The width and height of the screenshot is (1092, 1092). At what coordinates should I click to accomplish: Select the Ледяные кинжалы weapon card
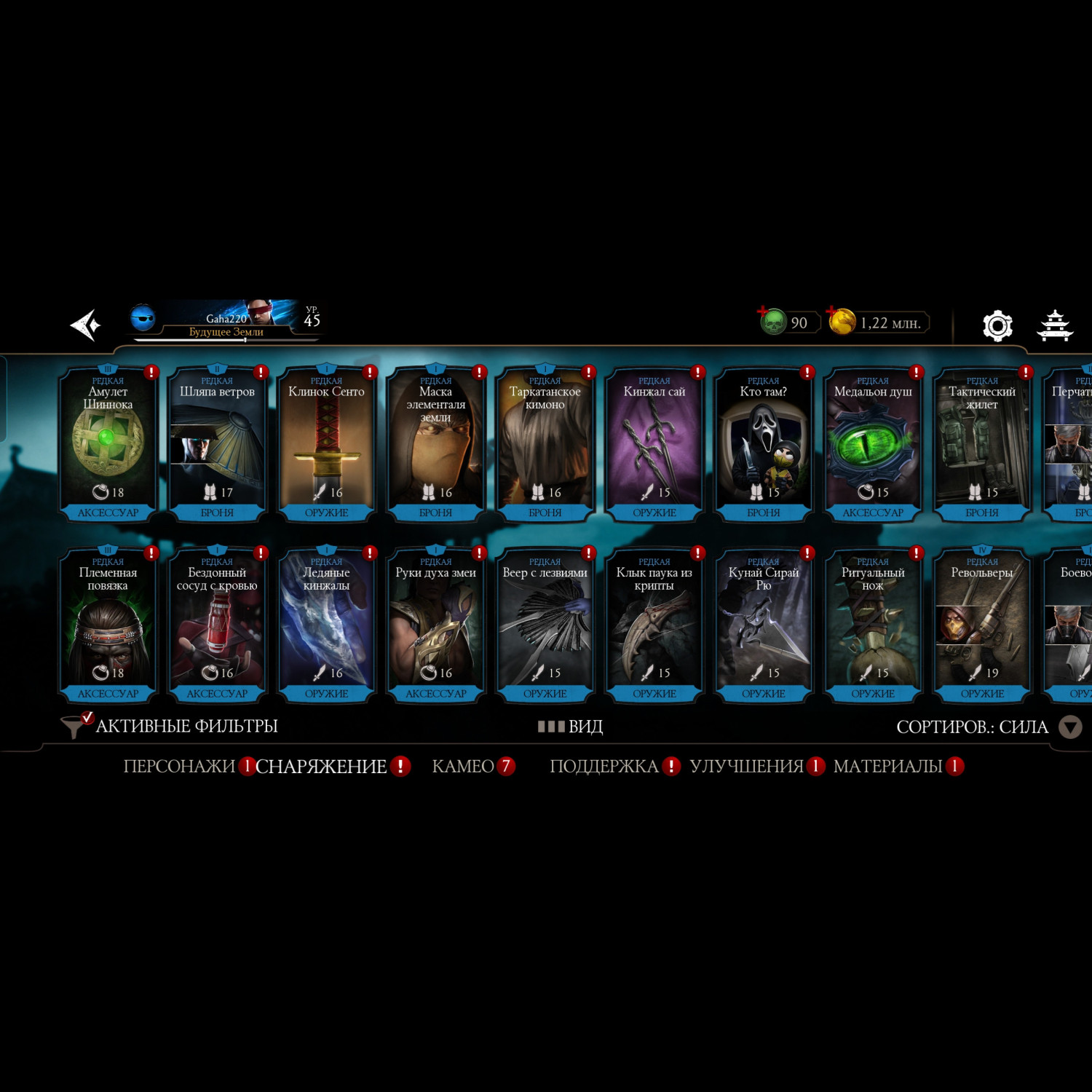[326, 625]
